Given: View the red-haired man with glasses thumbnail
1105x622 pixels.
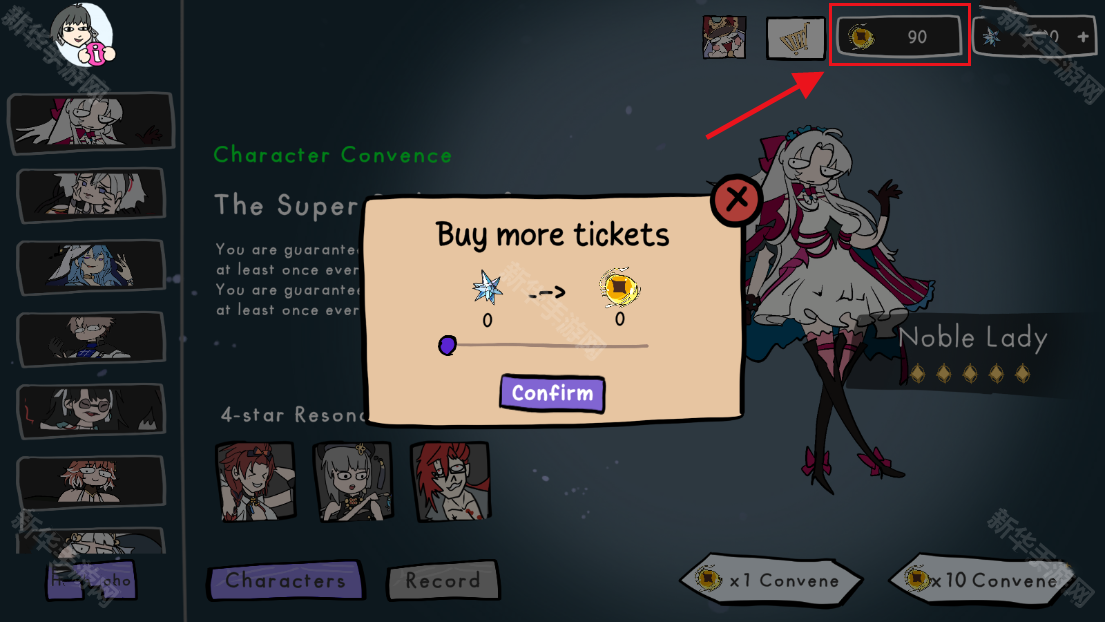Looking at the screenshot, I should (x=449, y=481).
